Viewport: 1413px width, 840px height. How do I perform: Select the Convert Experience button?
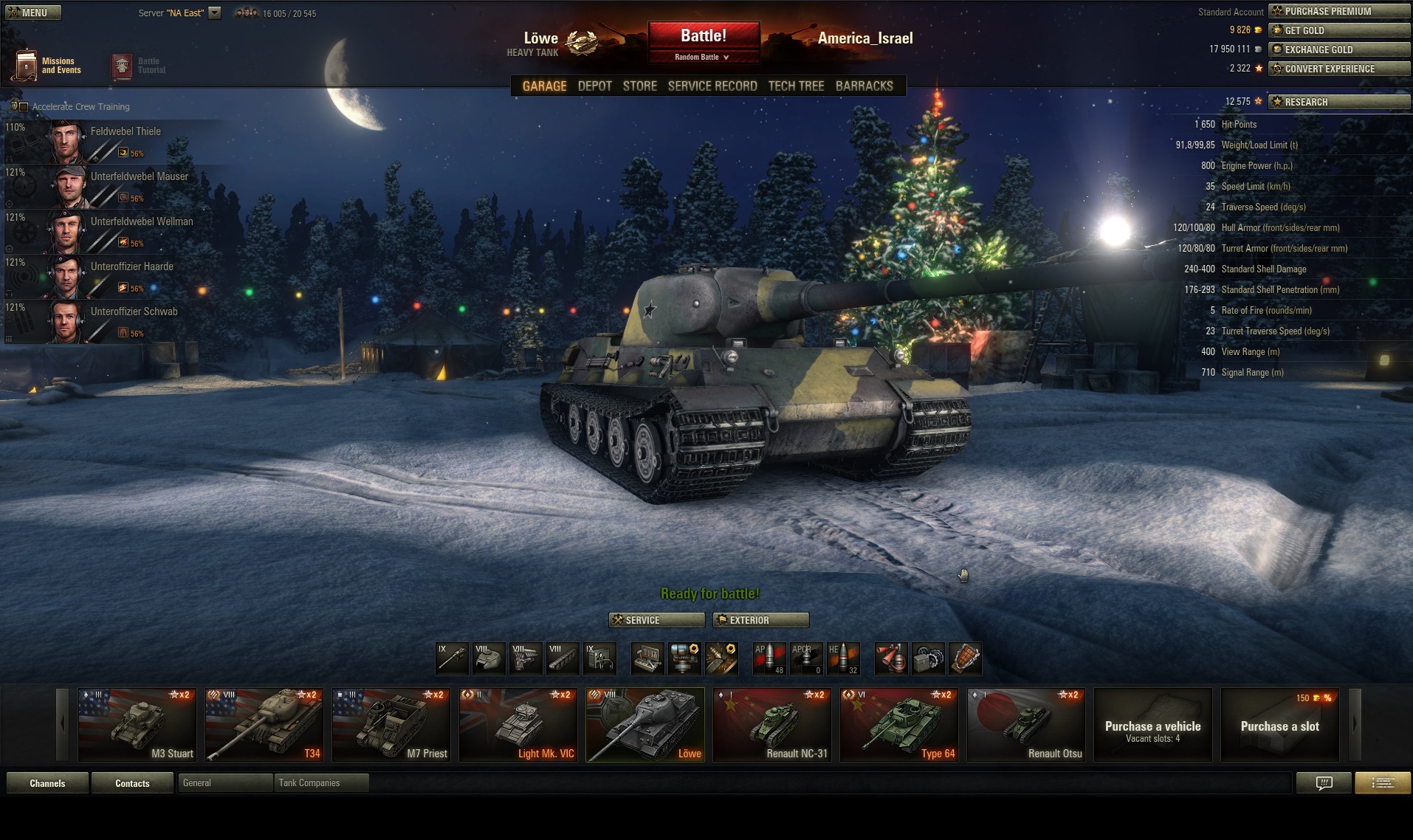click(1338, 69)
